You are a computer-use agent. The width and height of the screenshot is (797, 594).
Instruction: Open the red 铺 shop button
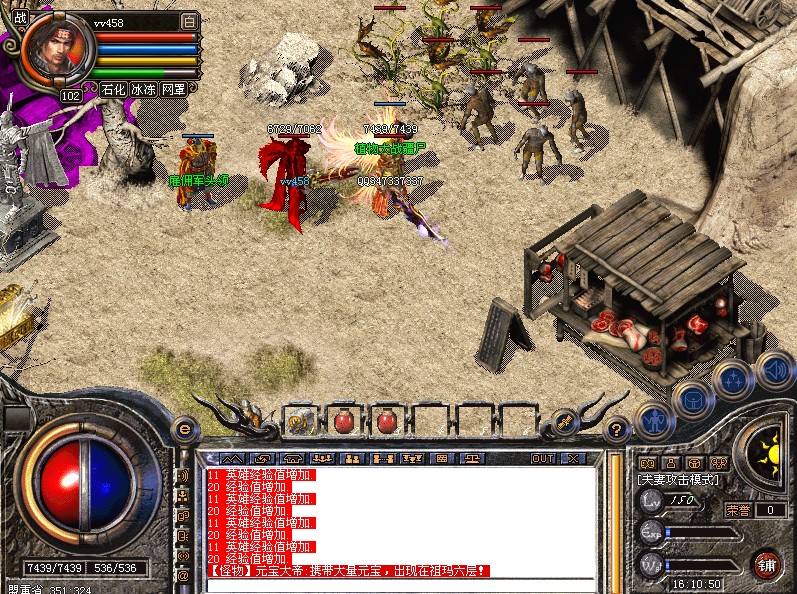tap(766, 565)
